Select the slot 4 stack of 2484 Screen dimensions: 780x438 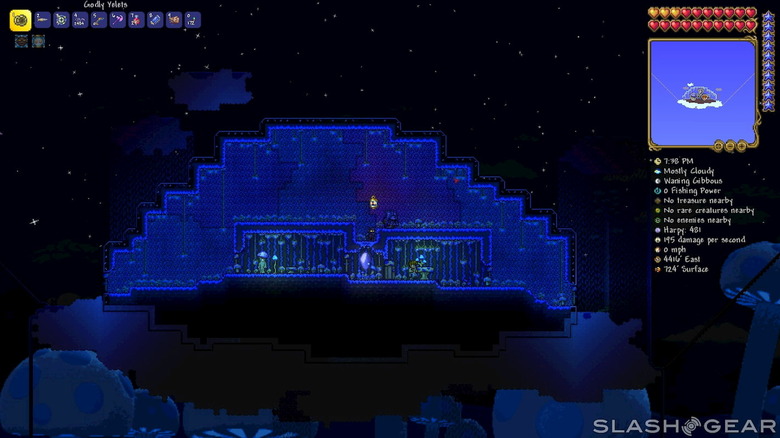click(x=80, y=20)
